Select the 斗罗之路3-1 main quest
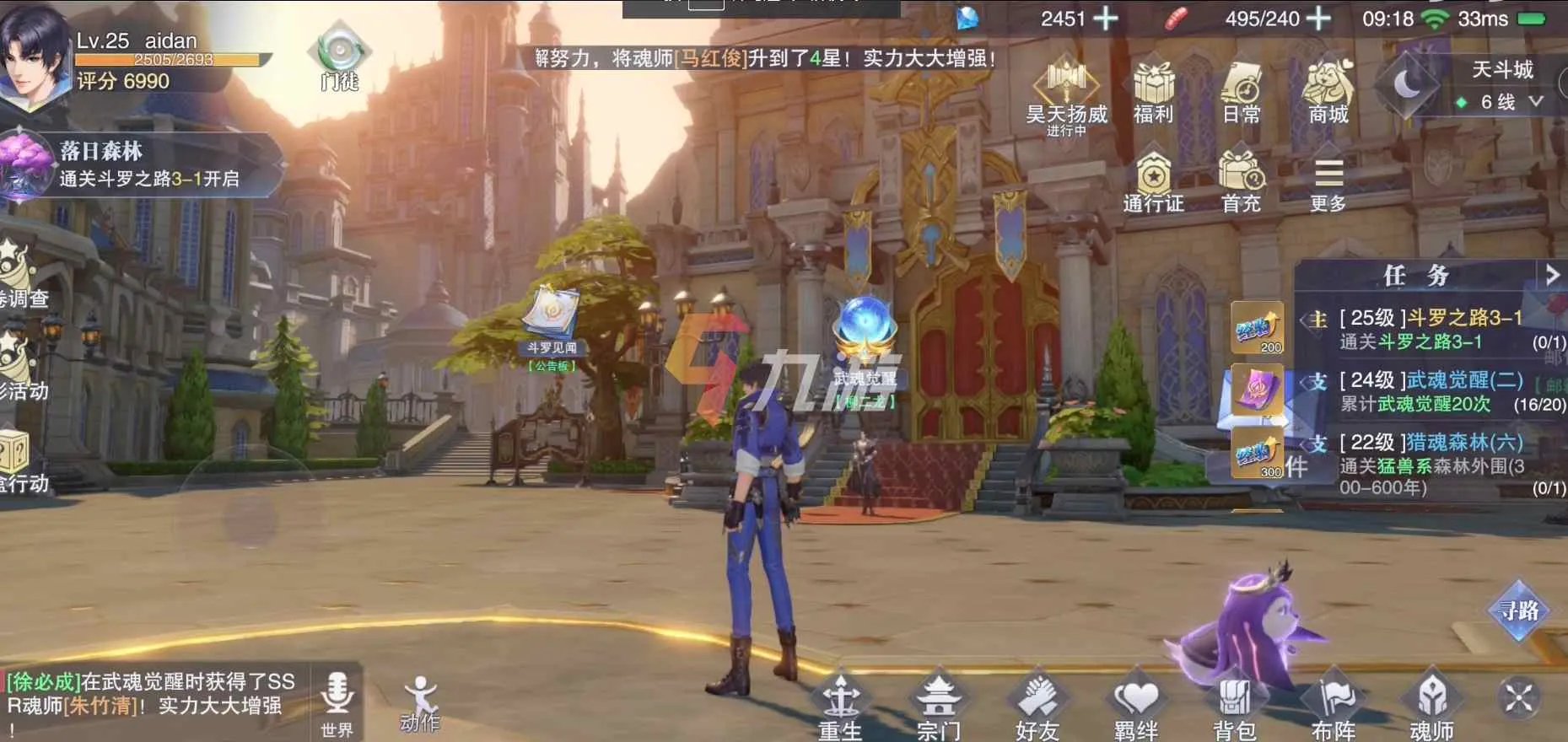Image resolution: width=1568 pixels, height=742 pixels. 1434,329
